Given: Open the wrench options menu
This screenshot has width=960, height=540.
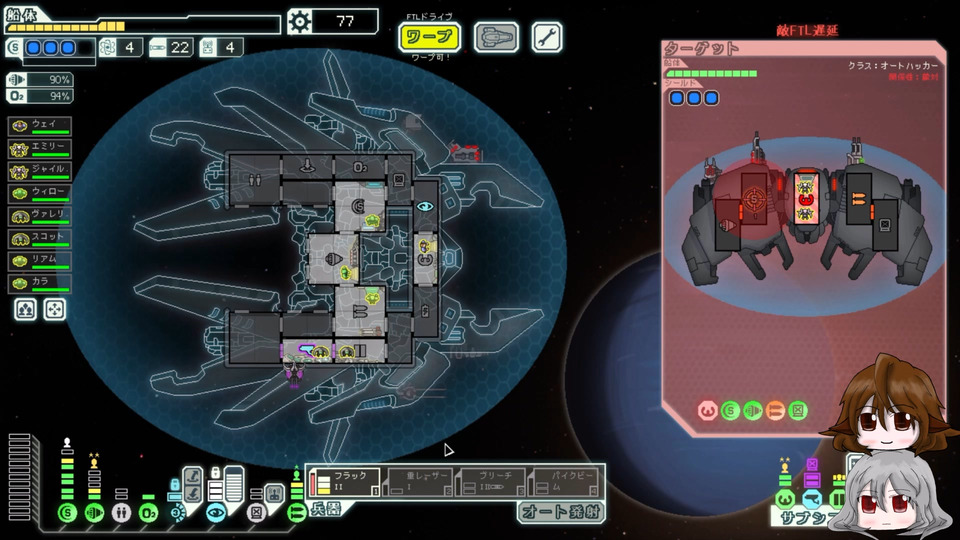Looking at the screenshot, I should [x=546, y=38].
